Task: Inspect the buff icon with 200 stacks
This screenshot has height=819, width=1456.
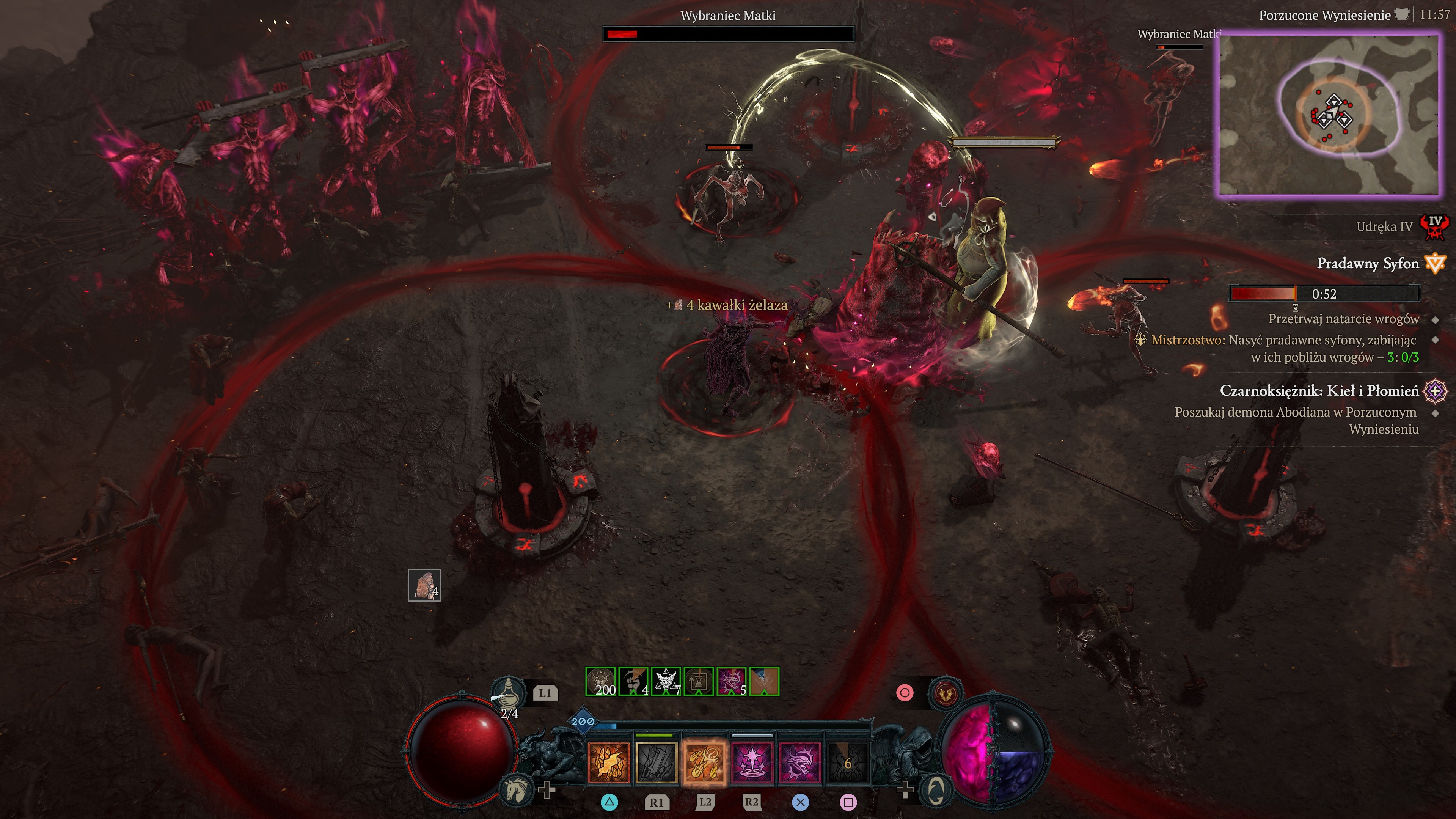Action: [x=601, y=682]
